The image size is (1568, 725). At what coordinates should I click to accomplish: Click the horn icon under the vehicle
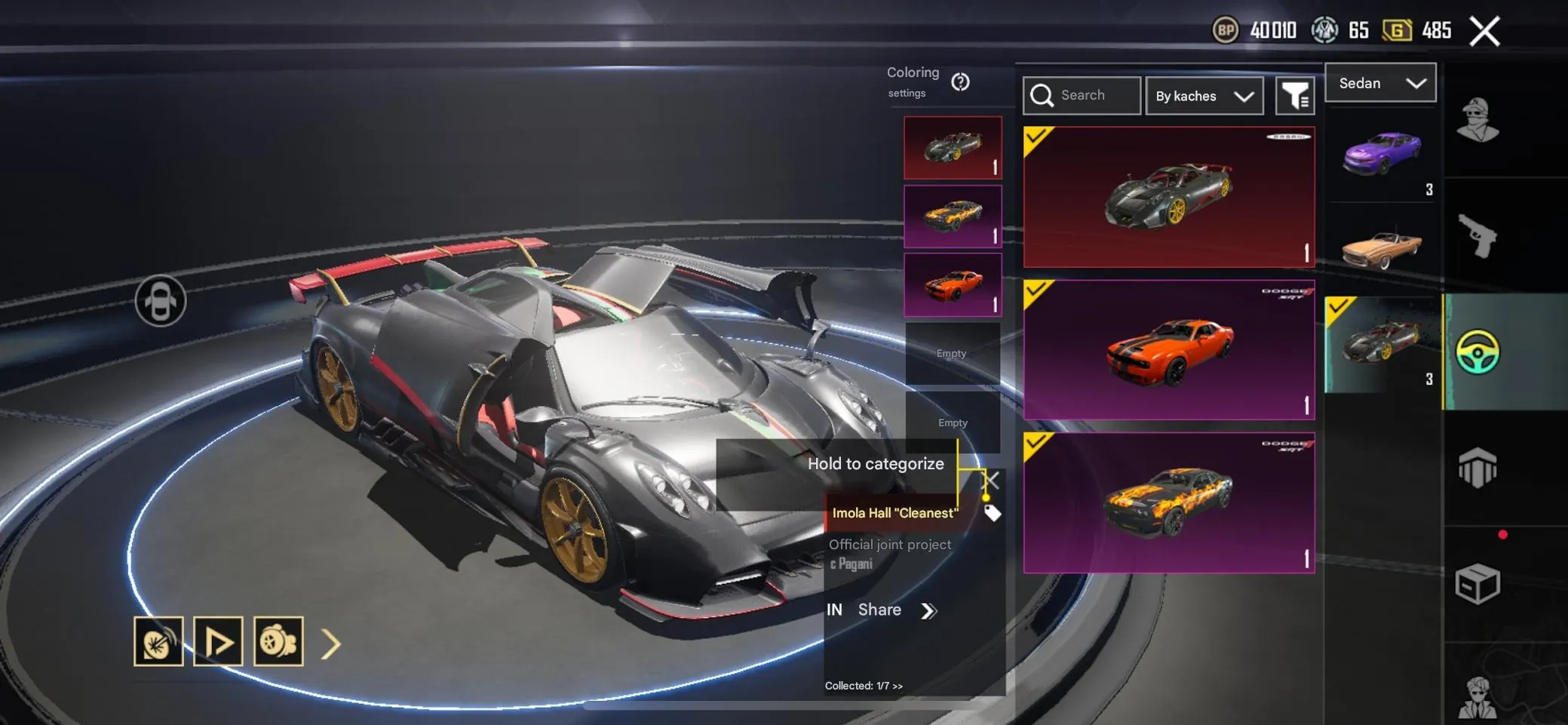pyautogui.click(x=158, y=643)
